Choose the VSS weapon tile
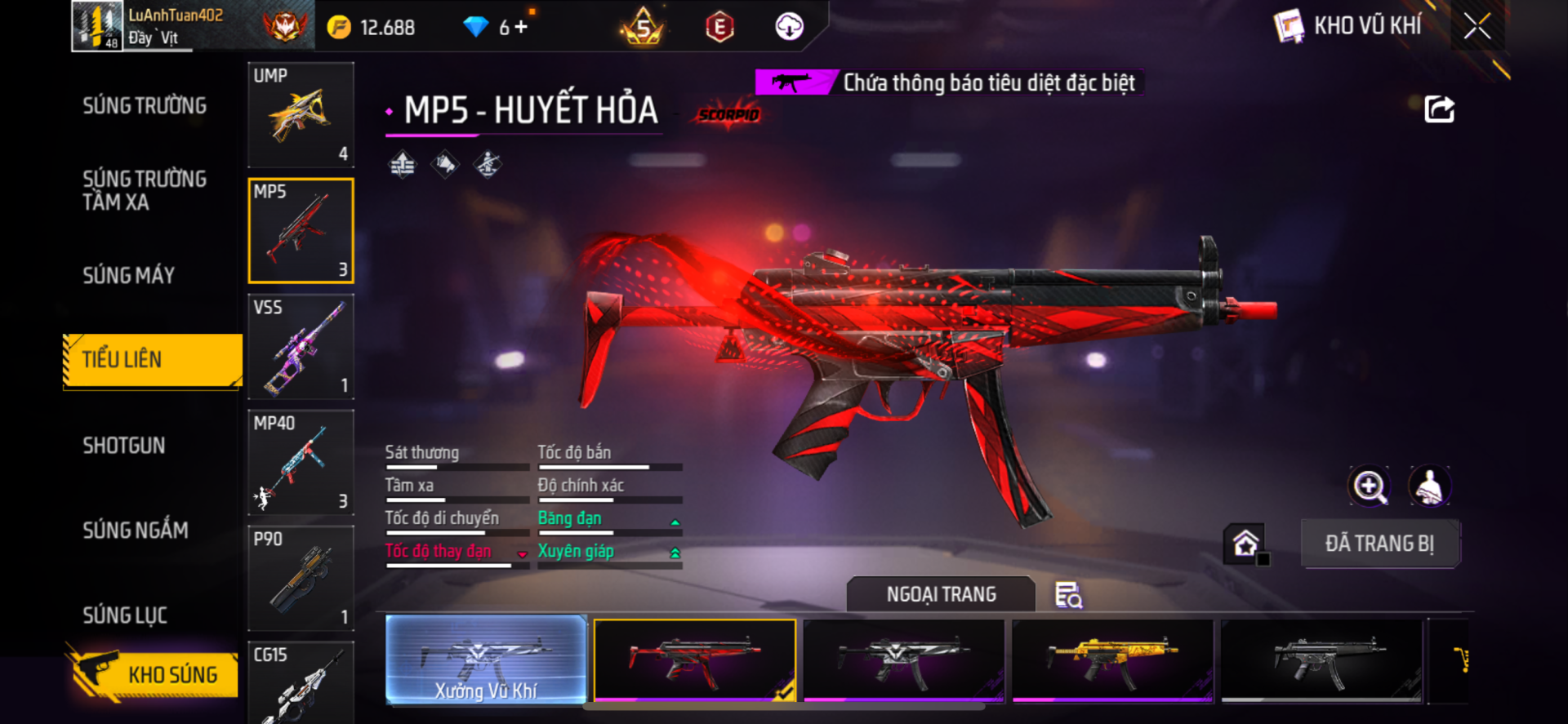Image resolution: width=1568 pixels, height=724 pixels. click(x=301, y=347)
